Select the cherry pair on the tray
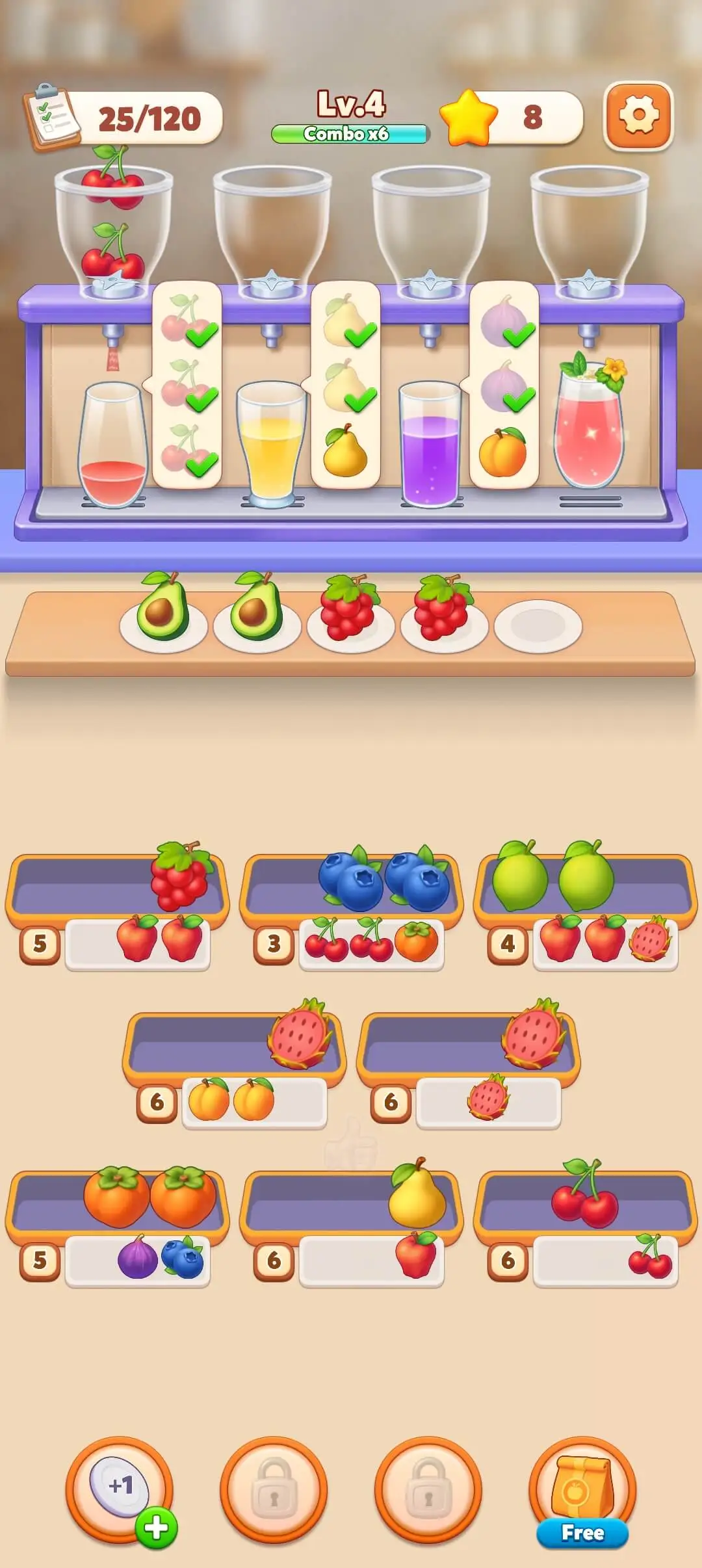 pyautogui.click(x=585, y=1195)
